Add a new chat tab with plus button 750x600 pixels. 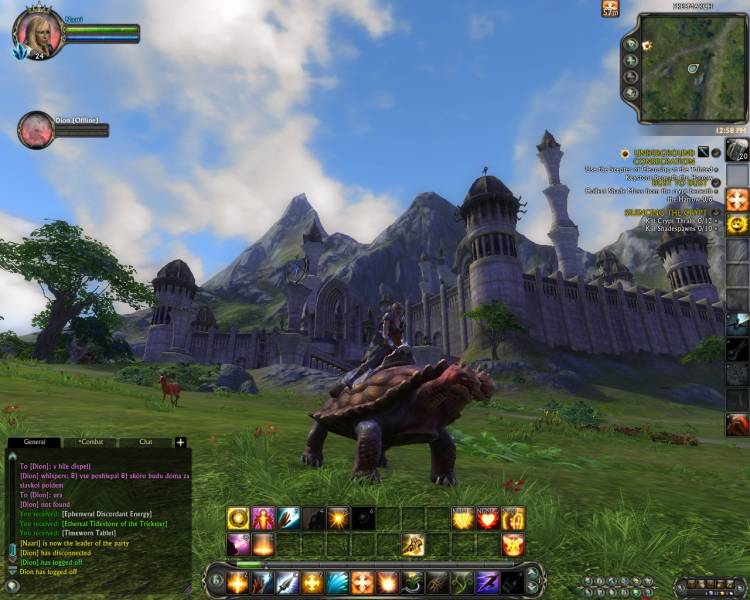(180, 442)
